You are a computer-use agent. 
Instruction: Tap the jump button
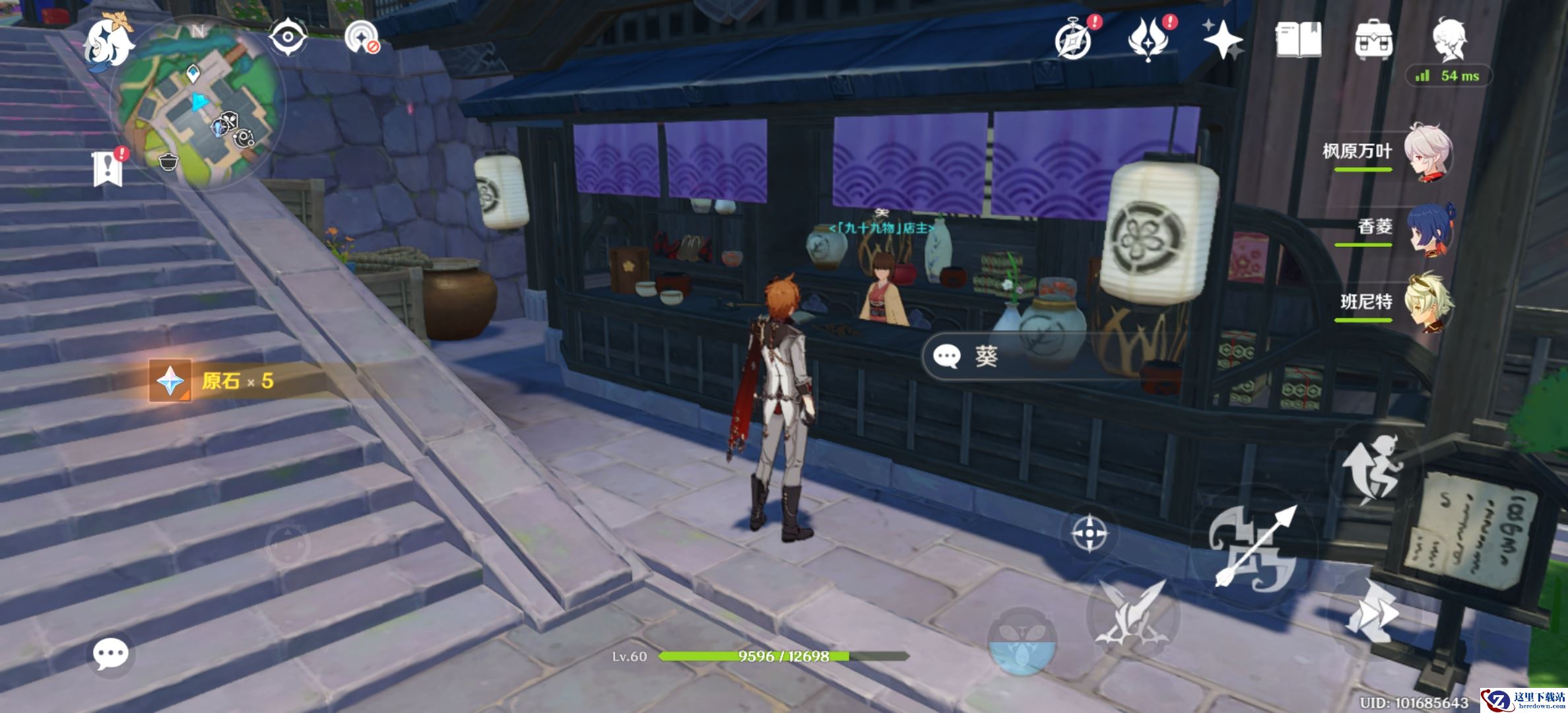[x=1373, y=470]
